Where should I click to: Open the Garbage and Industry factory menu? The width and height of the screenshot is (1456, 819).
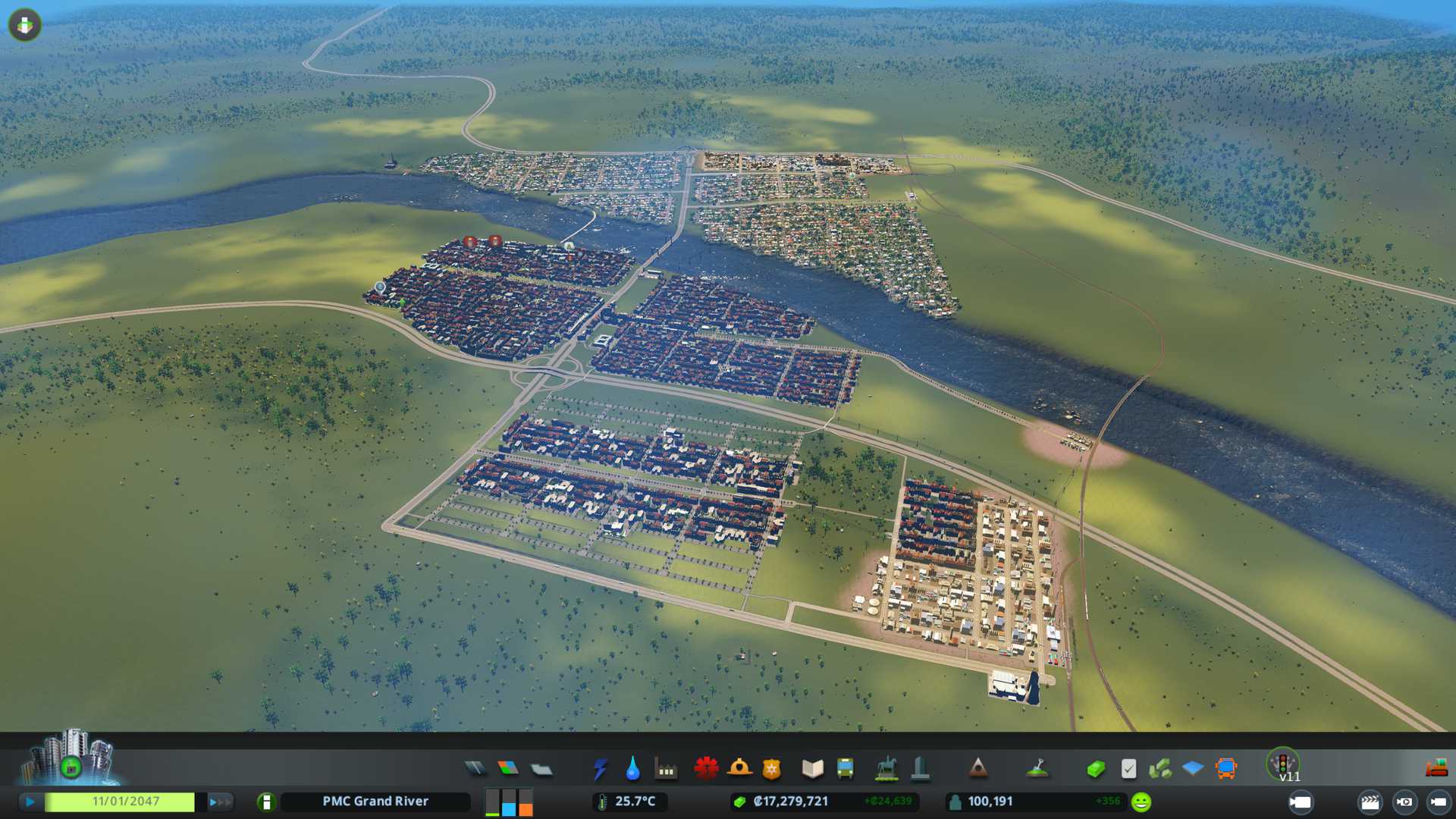(x=666, y=769)
